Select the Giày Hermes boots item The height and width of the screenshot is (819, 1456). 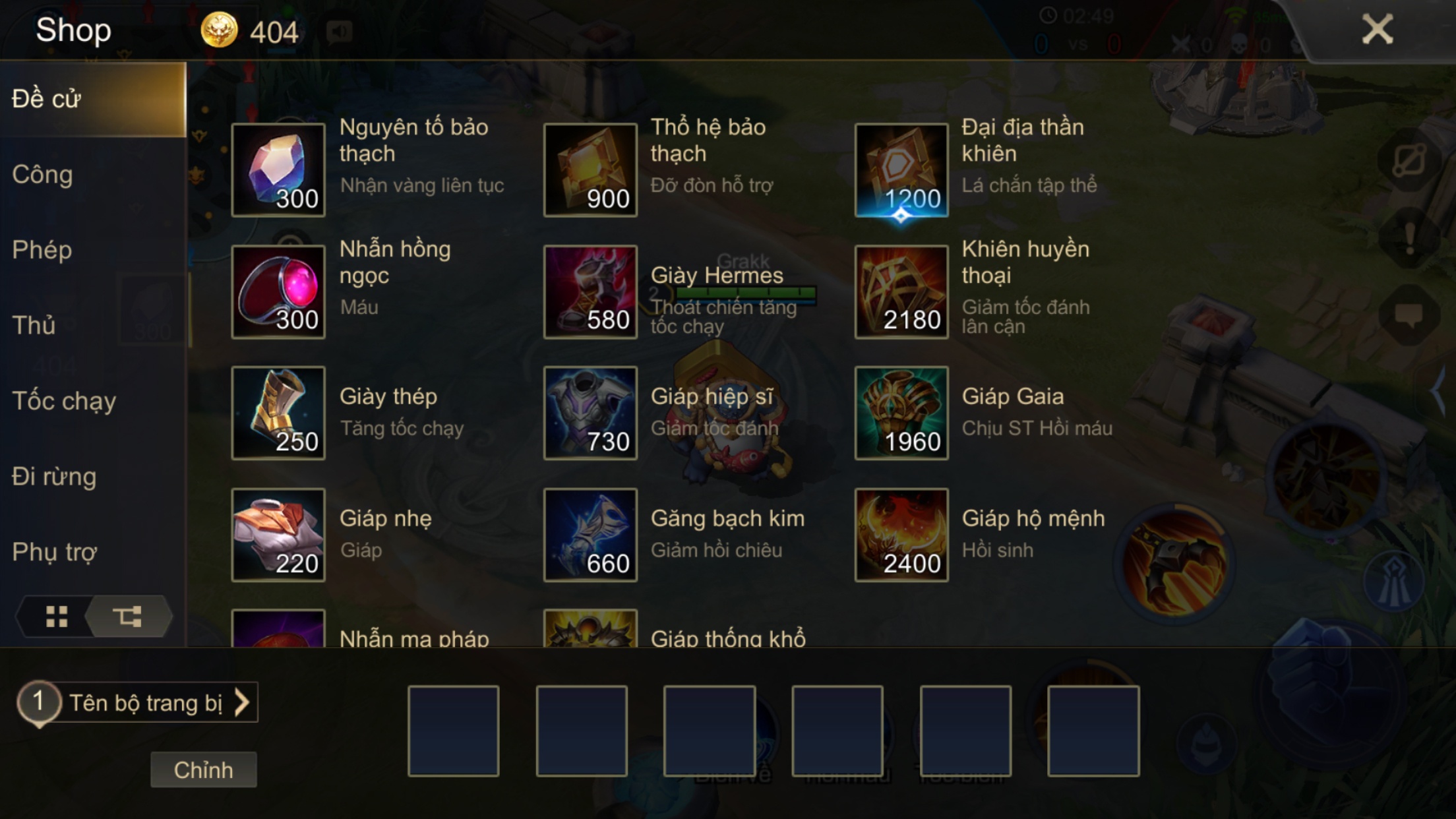589,290
